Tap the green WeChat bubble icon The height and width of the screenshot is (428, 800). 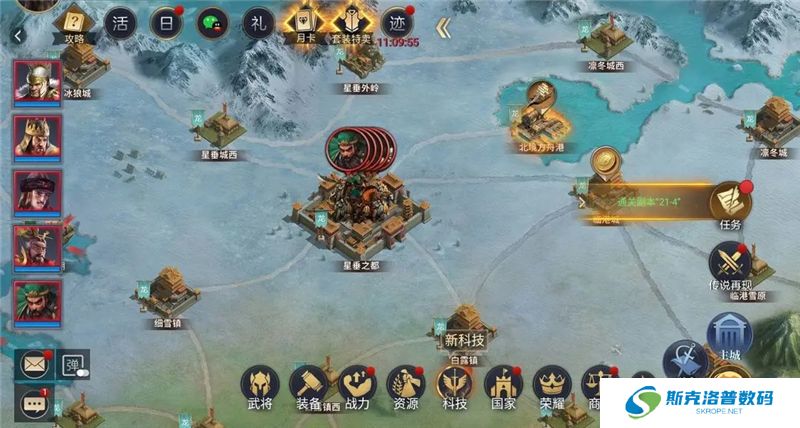point(212,21)
